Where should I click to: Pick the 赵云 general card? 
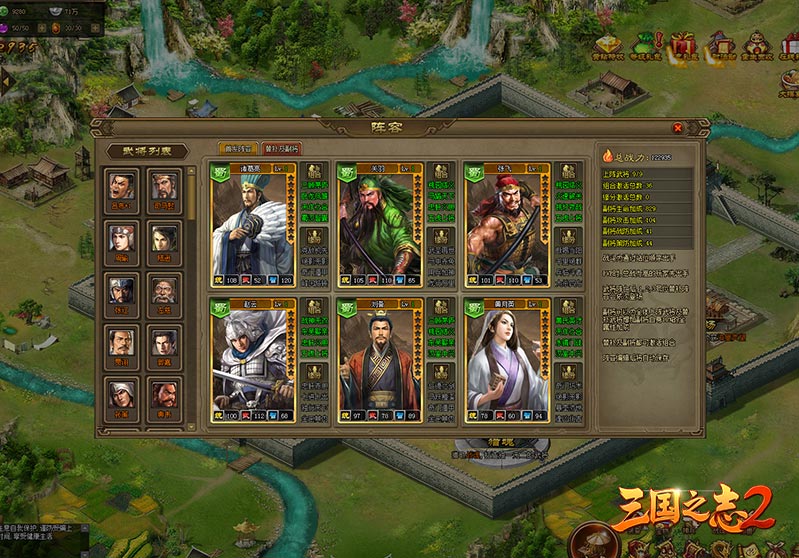[251, 358]
